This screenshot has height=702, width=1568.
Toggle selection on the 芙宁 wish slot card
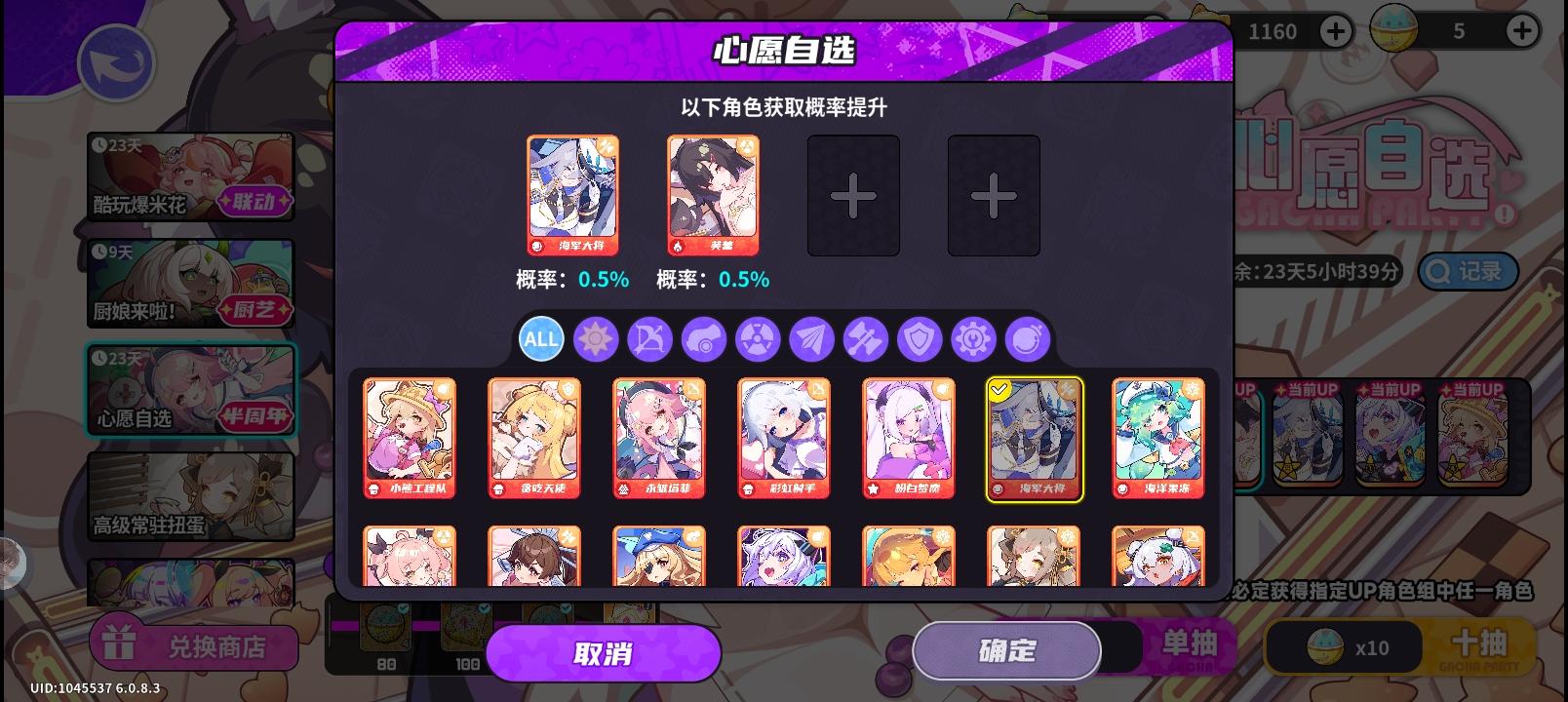point(713,193)
